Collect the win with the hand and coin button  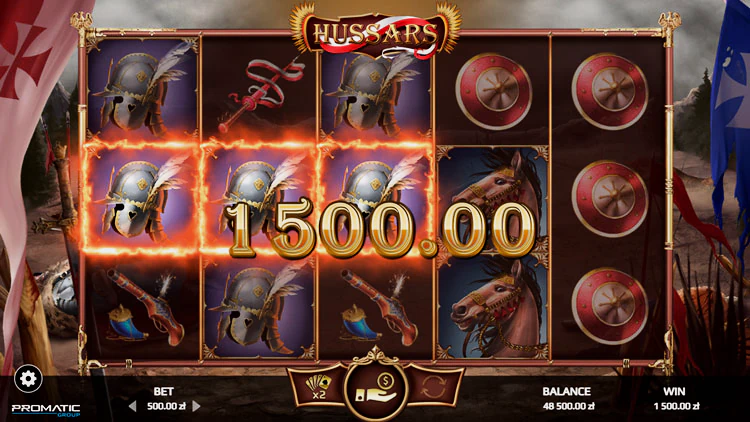pos(375,386)
